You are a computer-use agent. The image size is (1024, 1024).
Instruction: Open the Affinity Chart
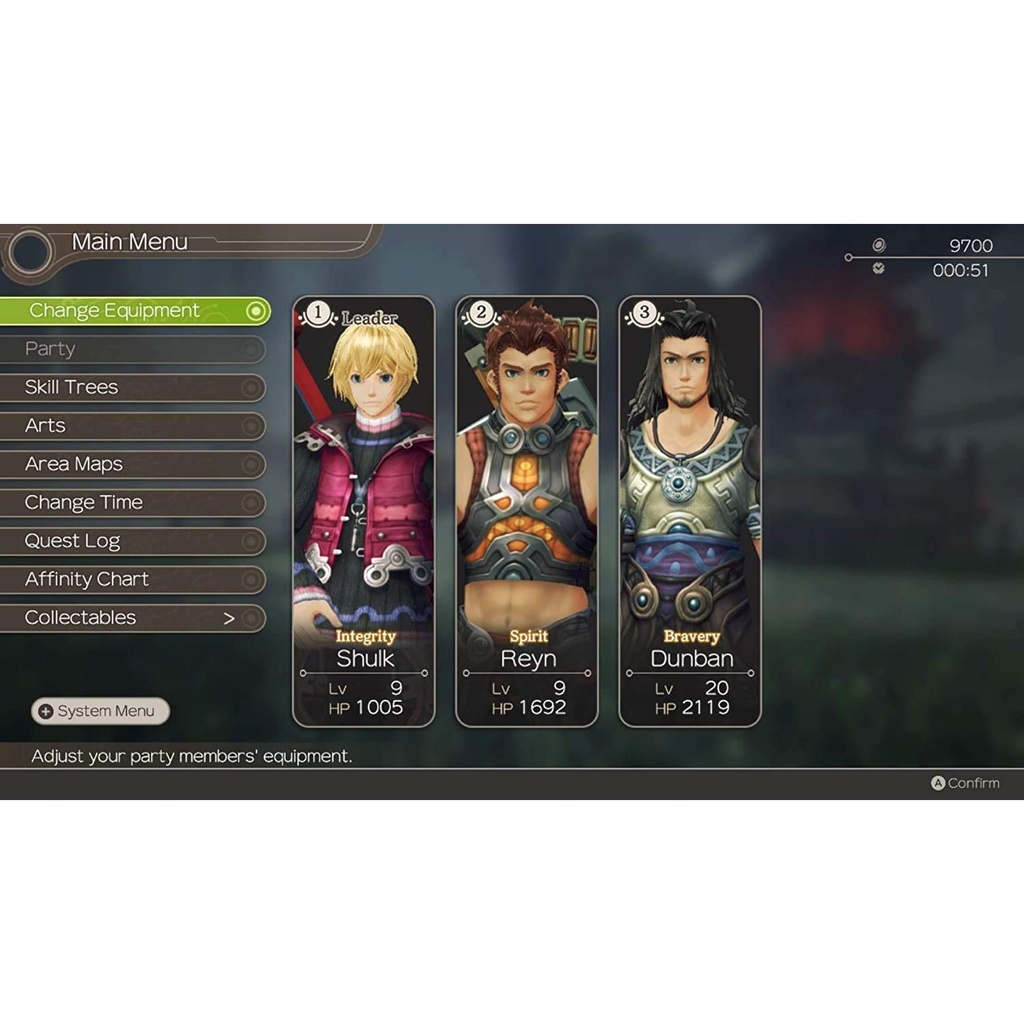click(x=130, y=579)
